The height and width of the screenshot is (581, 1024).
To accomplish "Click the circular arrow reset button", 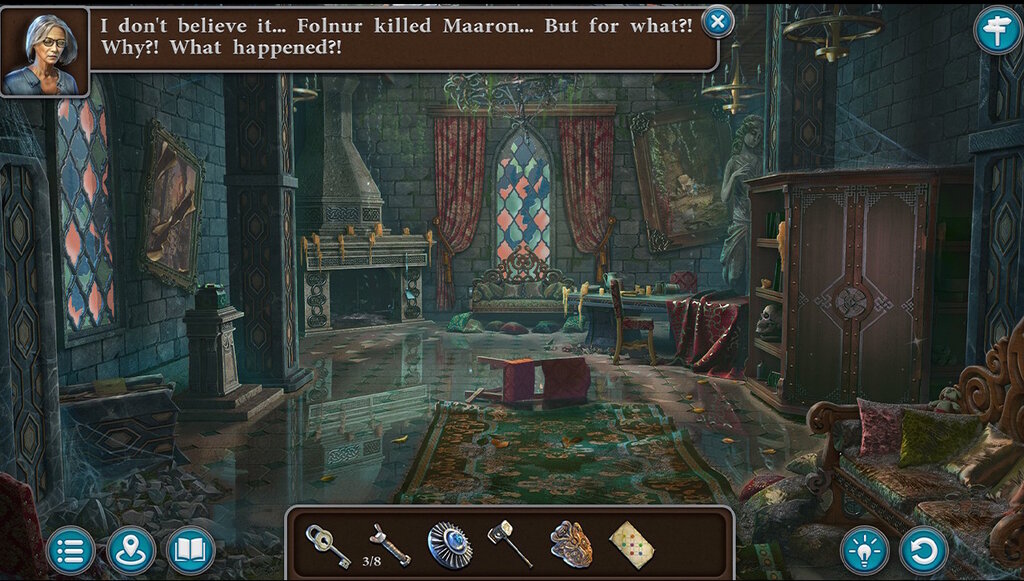I will coord(923,550).
